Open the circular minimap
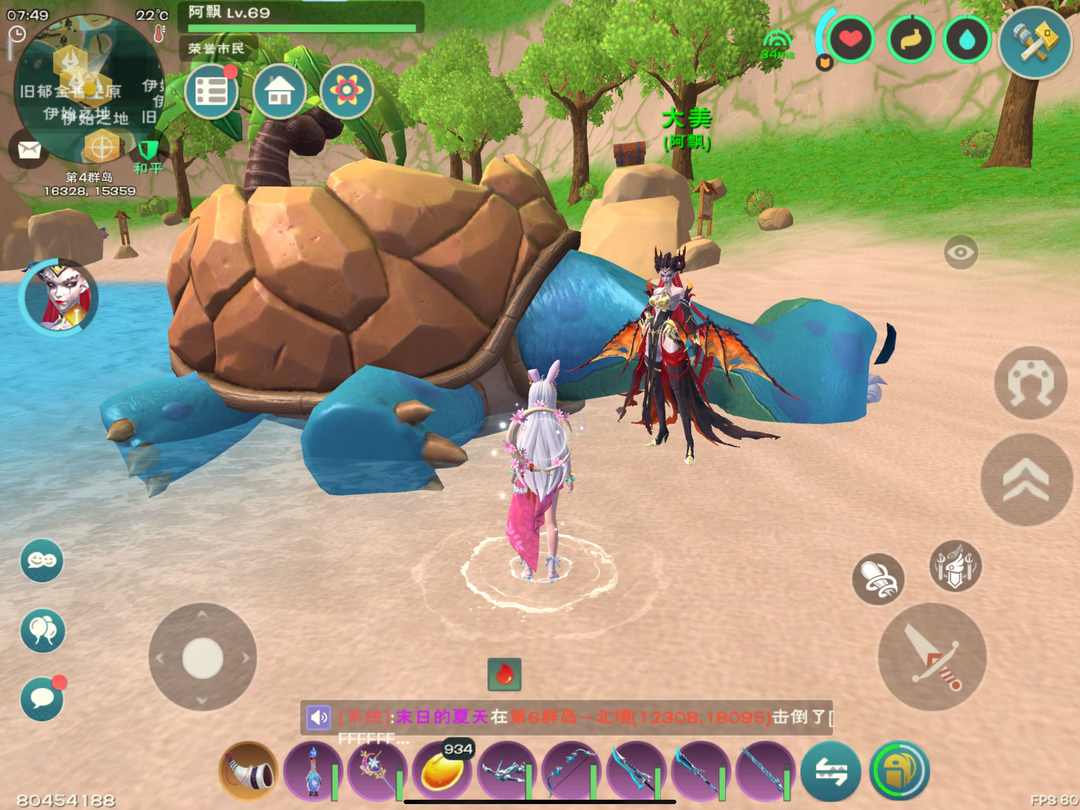 [88, 88]
